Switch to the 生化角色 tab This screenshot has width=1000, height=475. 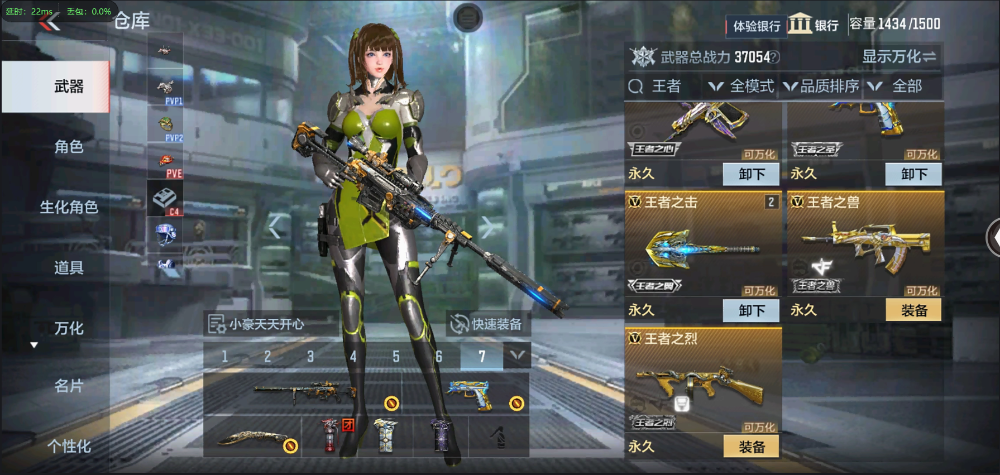coord(68,207)
